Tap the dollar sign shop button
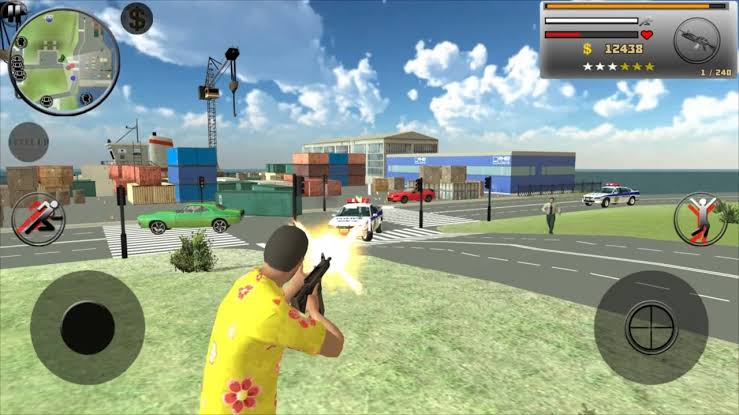Screen dimensions: 739x415 click(x=137, y=17)
